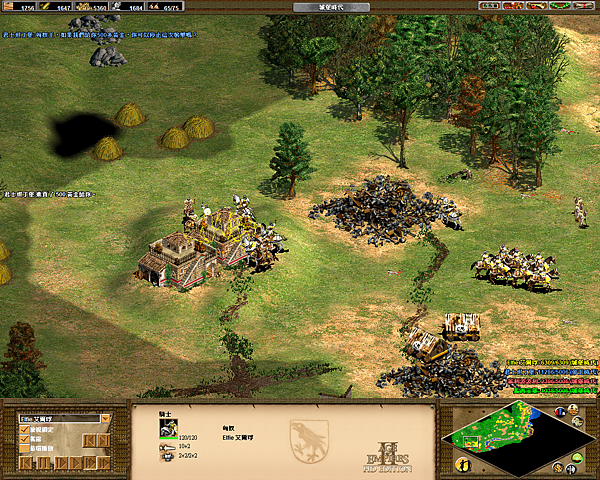
Task: Skip forward with the last playback button
Action: coord(103,463)
